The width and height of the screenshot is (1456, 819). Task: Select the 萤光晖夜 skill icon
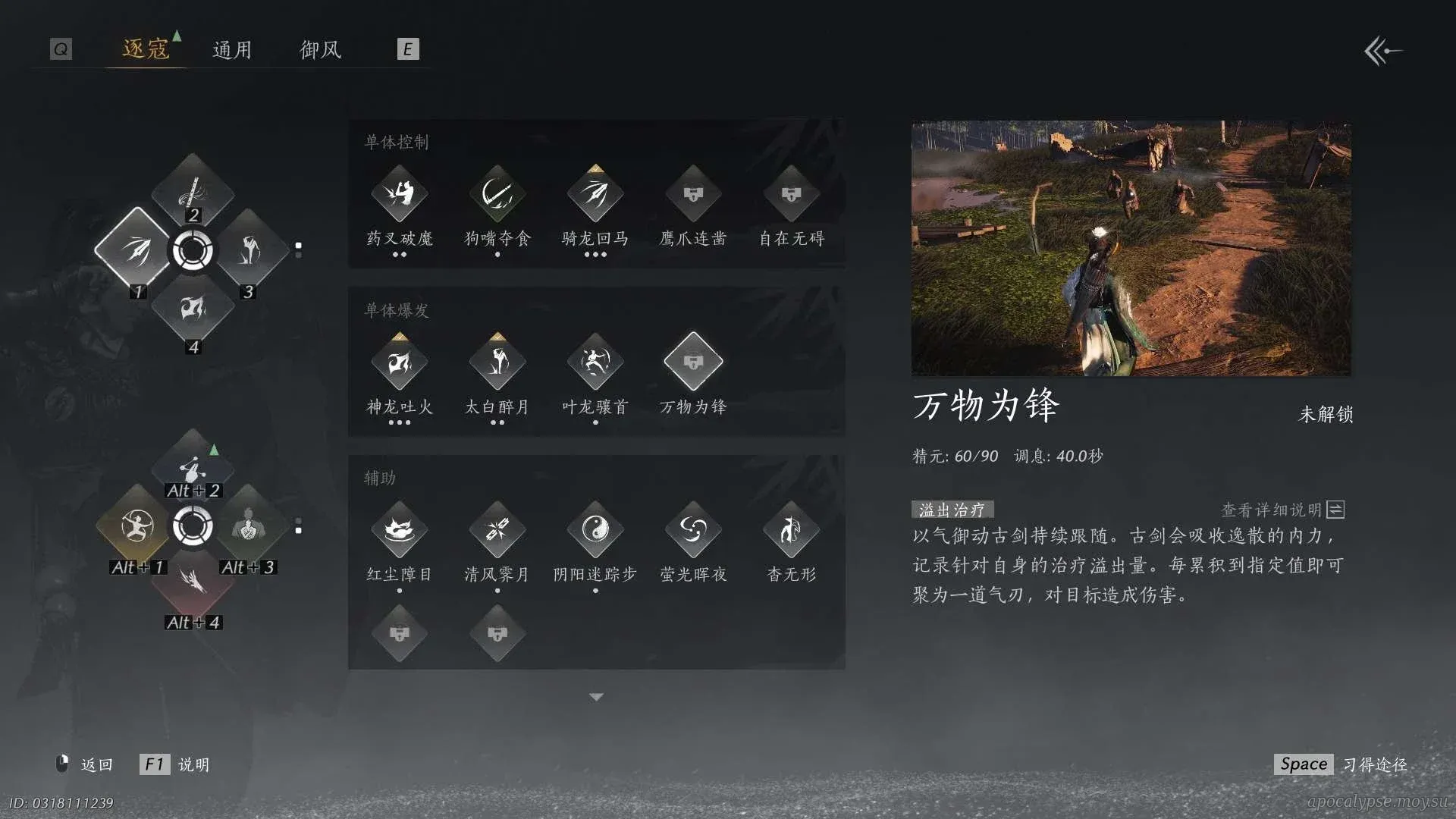pyautogui.click(x=693, y=529)
